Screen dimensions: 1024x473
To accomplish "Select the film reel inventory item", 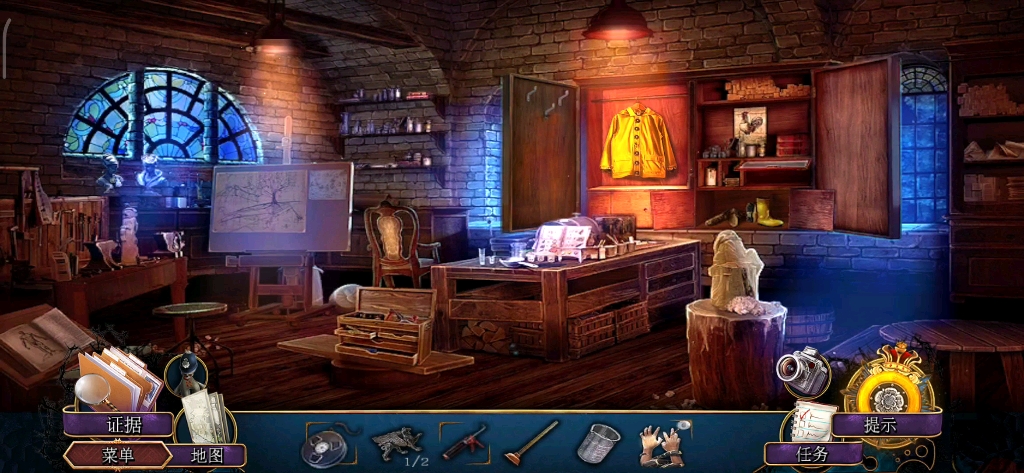I will (x=323, y=443).
